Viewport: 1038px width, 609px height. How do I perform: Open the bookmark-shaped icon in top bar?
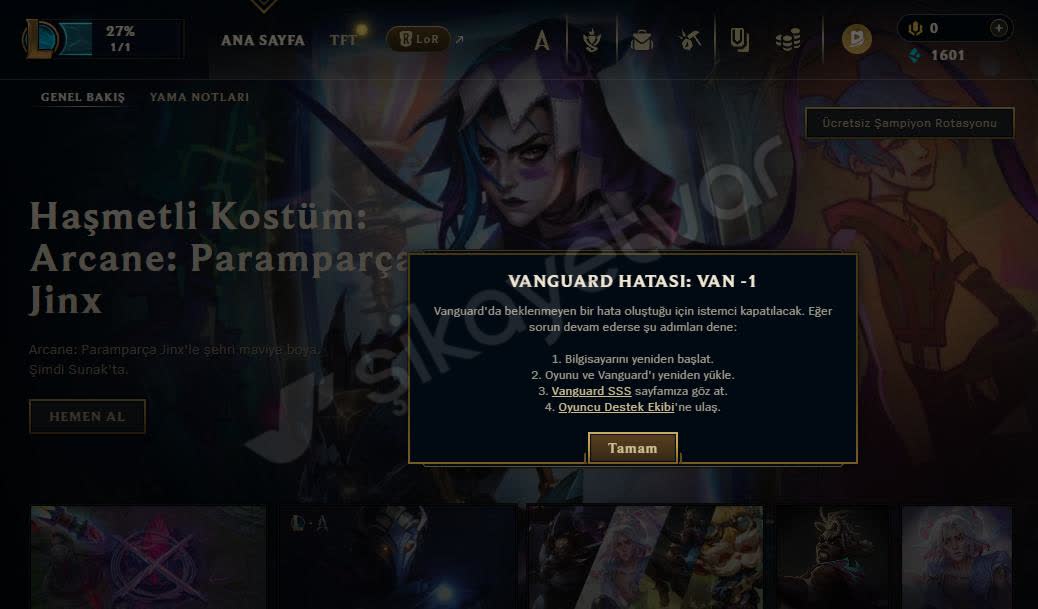click(740, 40)
